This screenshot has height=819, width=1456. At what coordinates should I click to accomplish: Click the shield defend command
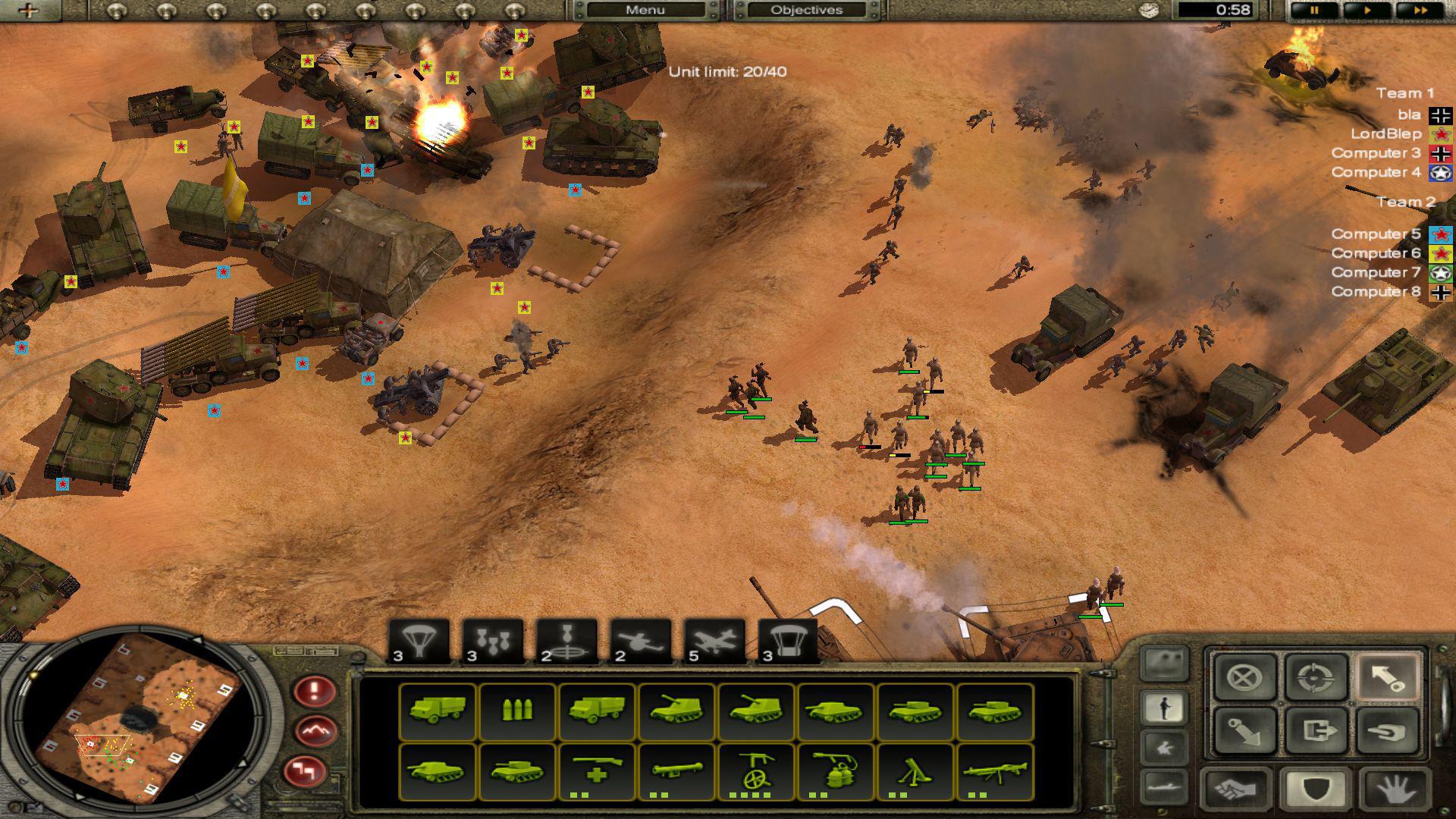tap(1313, 789)
